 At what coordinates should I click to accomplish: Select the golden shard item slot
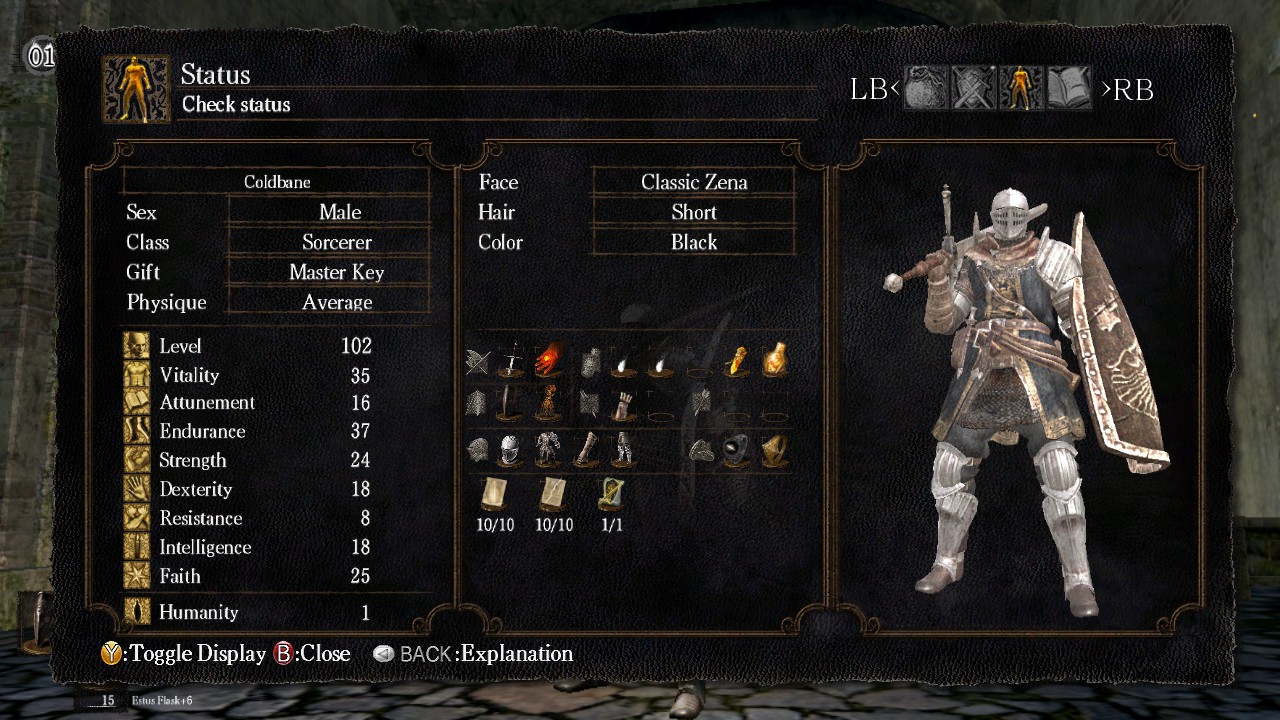737,360
